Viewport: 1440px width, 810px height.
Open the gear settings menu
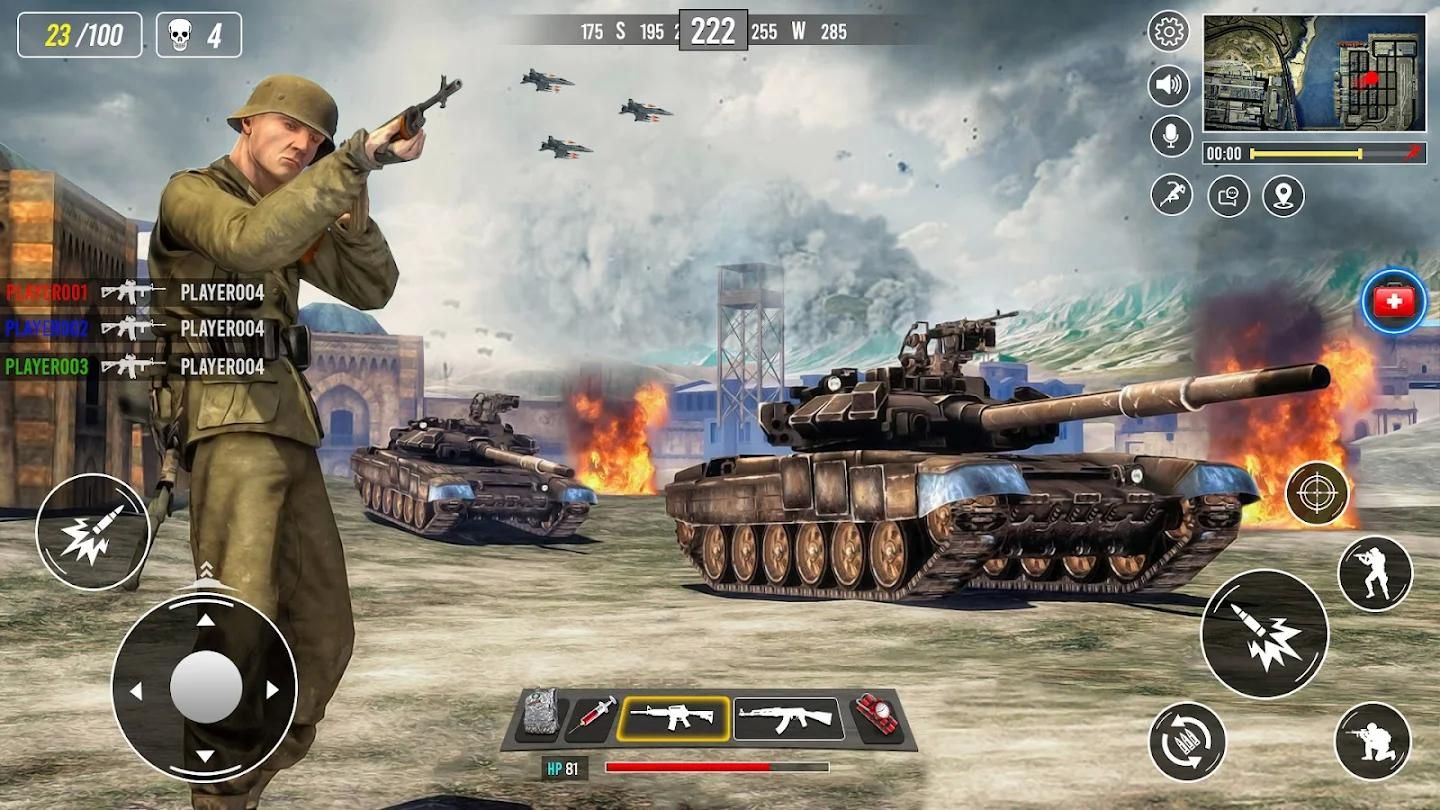(1169, 32)
